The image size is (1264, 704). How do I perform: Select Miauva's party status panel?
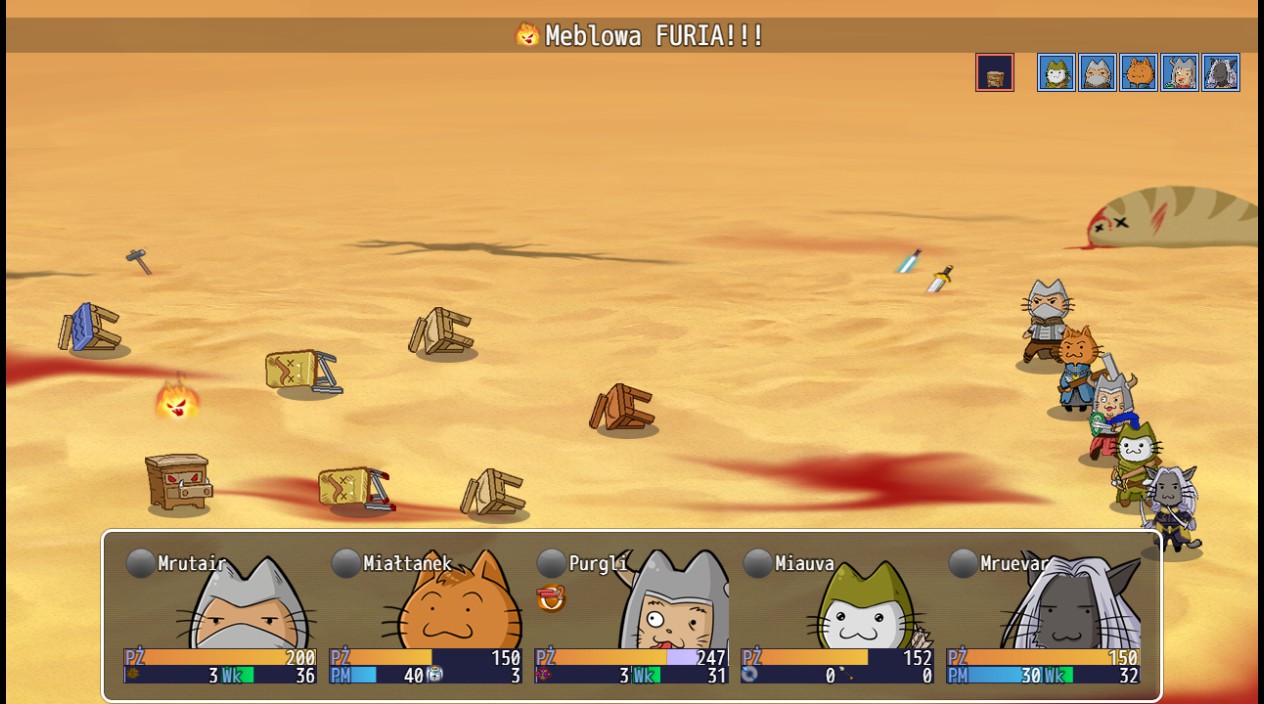[838, 616]
